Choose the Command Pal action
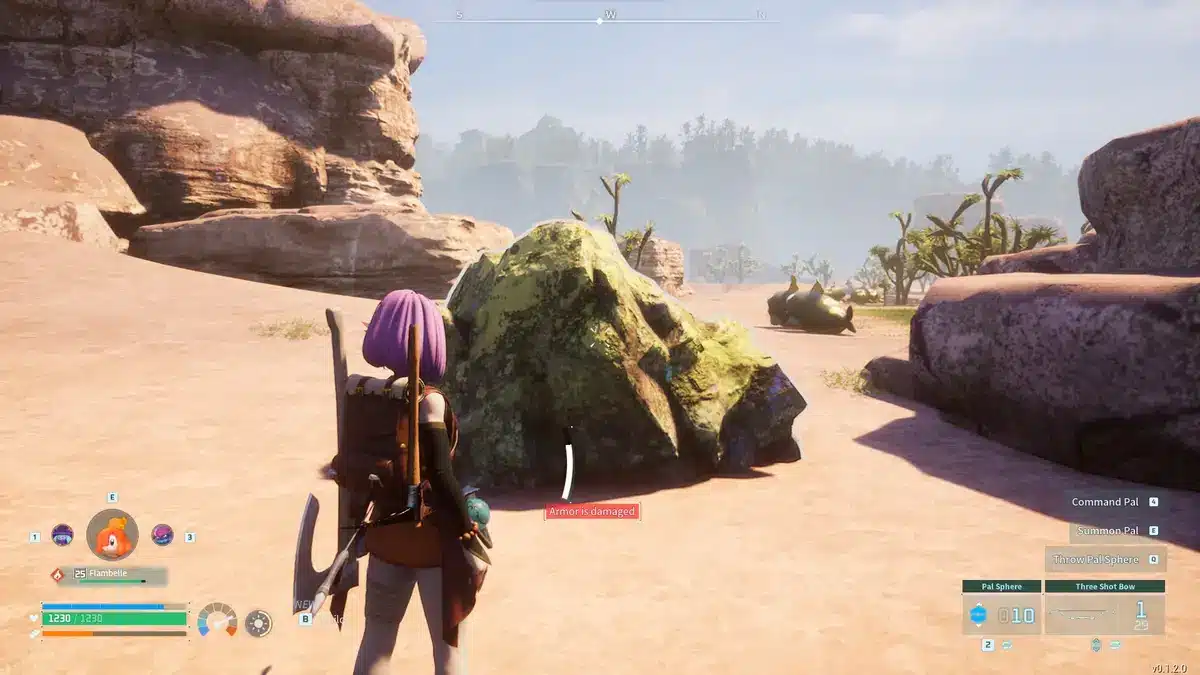Image resolution: width=1200 pixels, height=675 pixels. point(1105,502)
